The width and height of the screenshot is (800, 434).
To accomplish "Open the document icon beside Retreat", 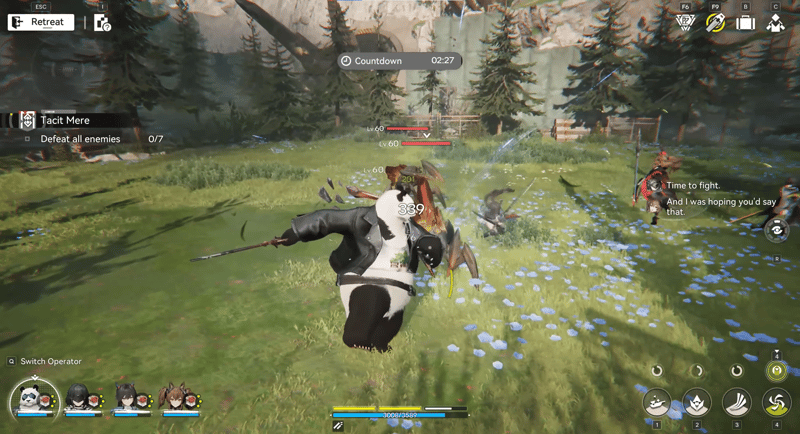I will [102, 22].
